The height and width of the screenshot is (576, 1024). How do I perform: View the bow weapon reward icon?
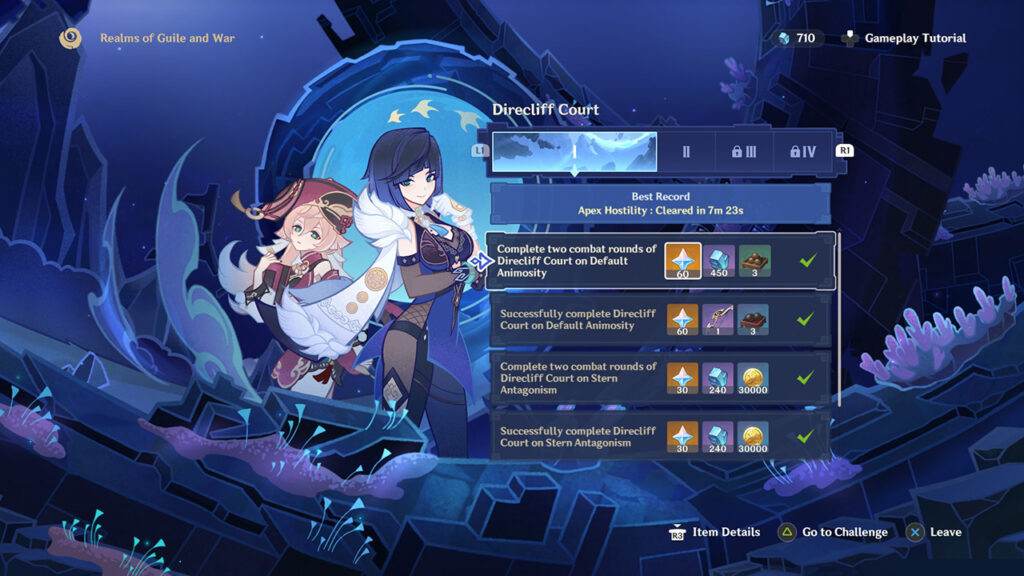[719, 320]
